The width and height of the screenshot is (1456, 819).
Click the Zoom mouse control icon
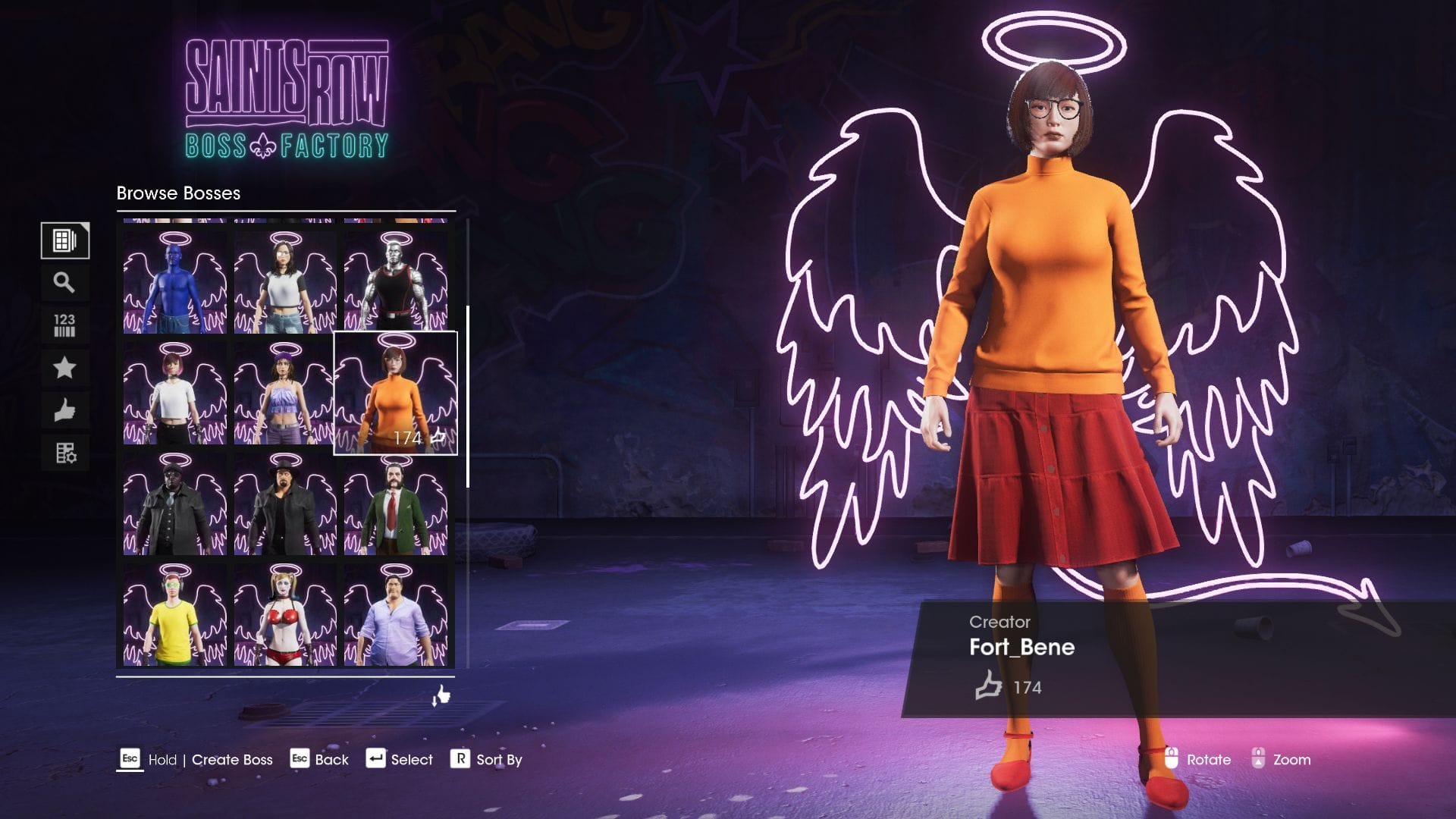click(1259, 759)
